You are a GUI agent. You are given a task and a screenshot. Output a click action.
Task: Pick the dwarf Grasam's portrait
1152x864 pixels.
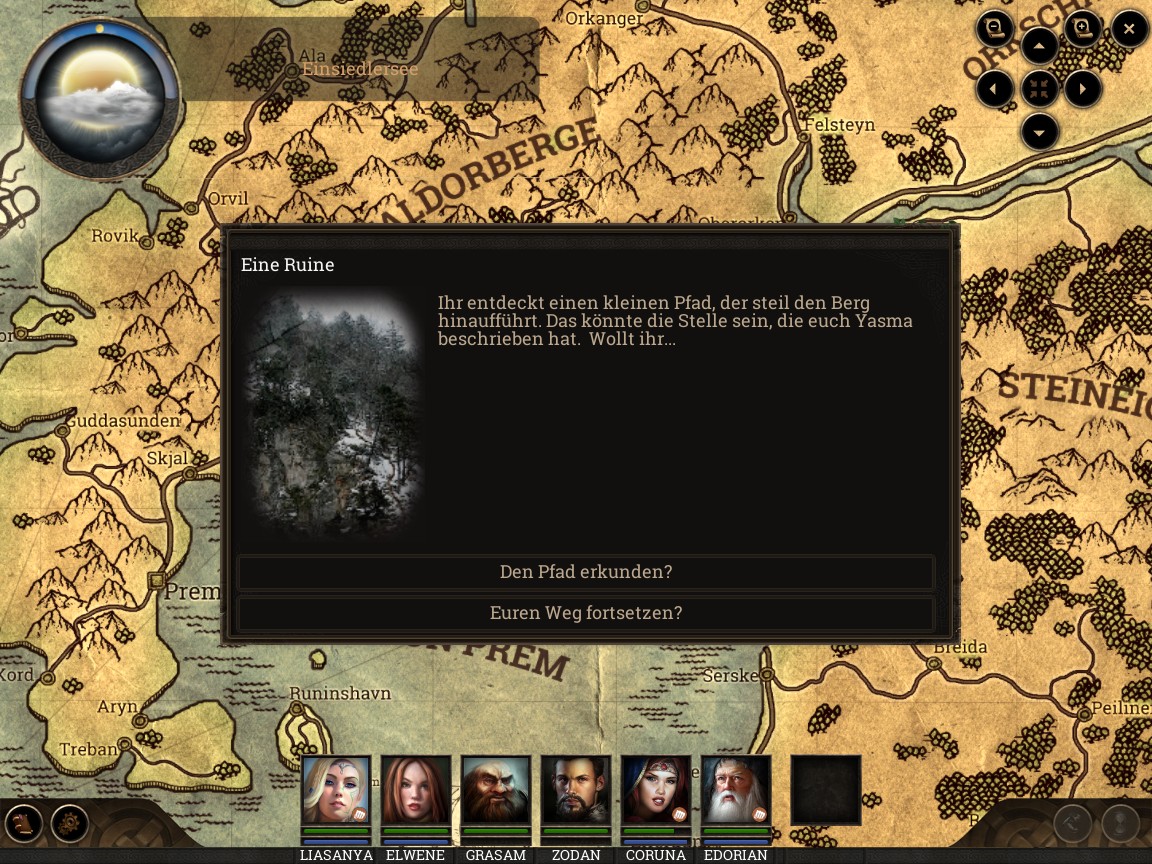tap(496, 790)
